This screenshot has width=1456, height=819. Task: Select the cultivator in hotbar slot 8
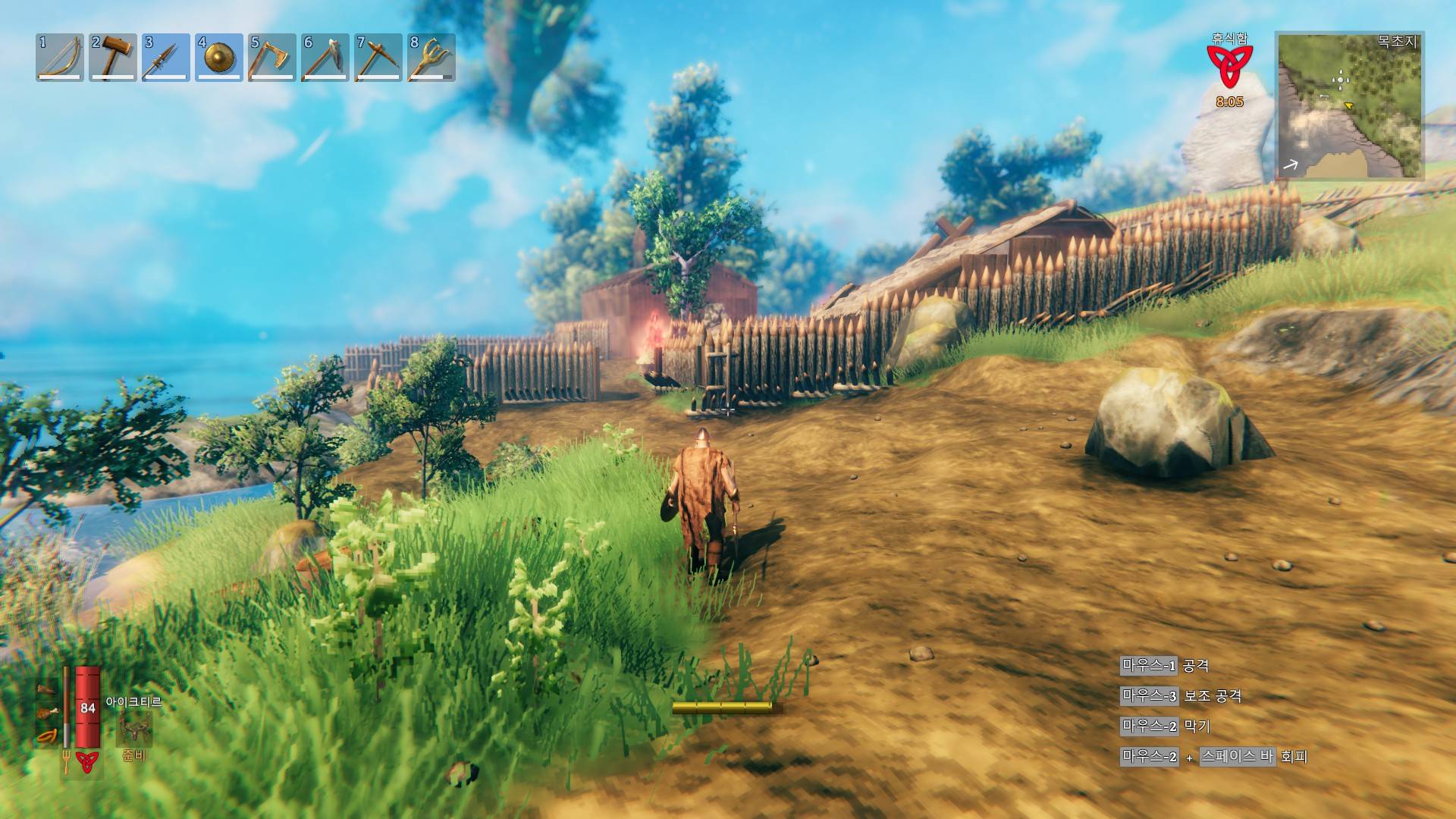pyautogui.click(x=431, y=57)
